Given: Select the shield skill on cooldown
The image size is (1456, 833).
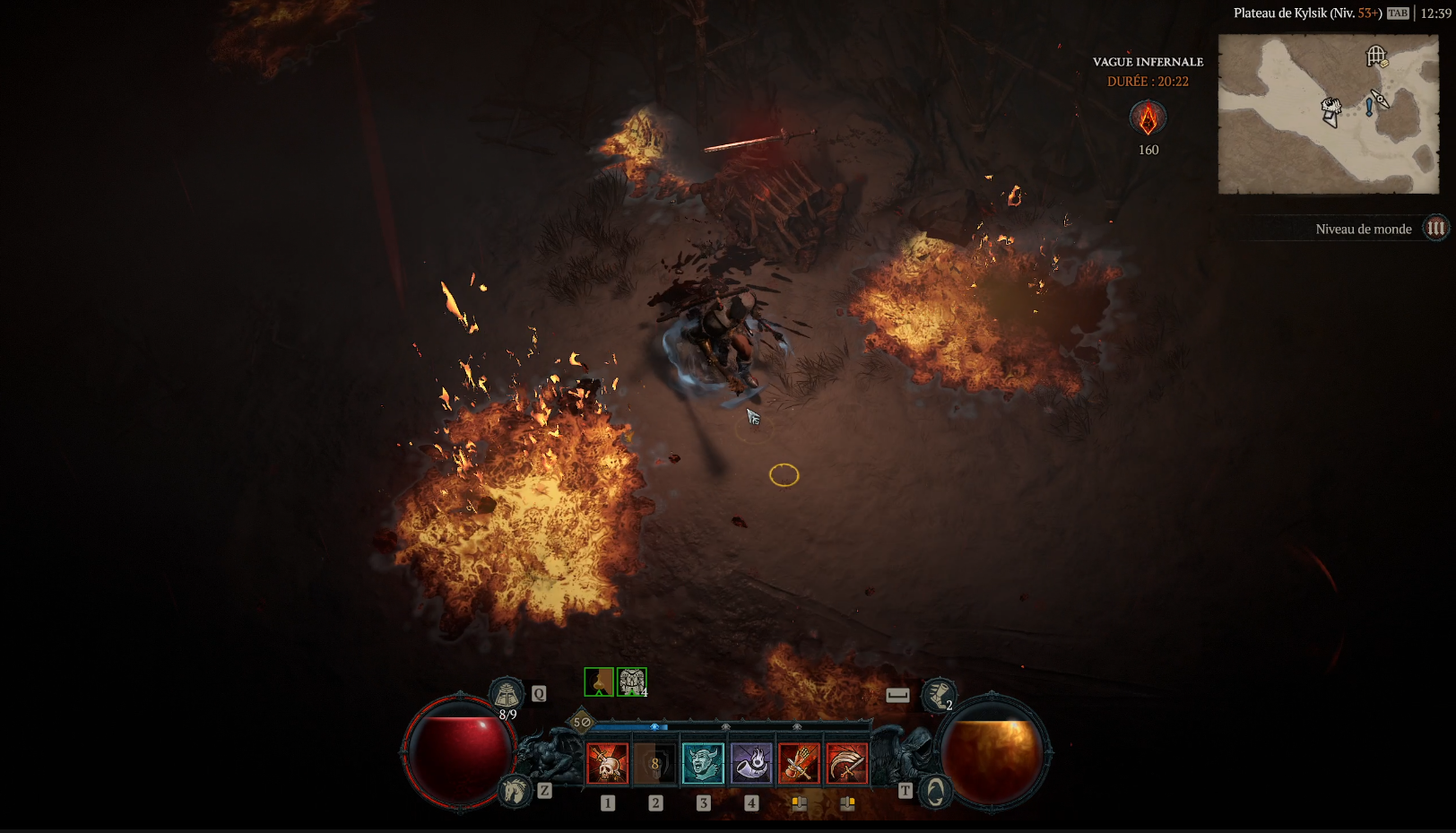Looking at the screenshot, I should coord(655,764).
